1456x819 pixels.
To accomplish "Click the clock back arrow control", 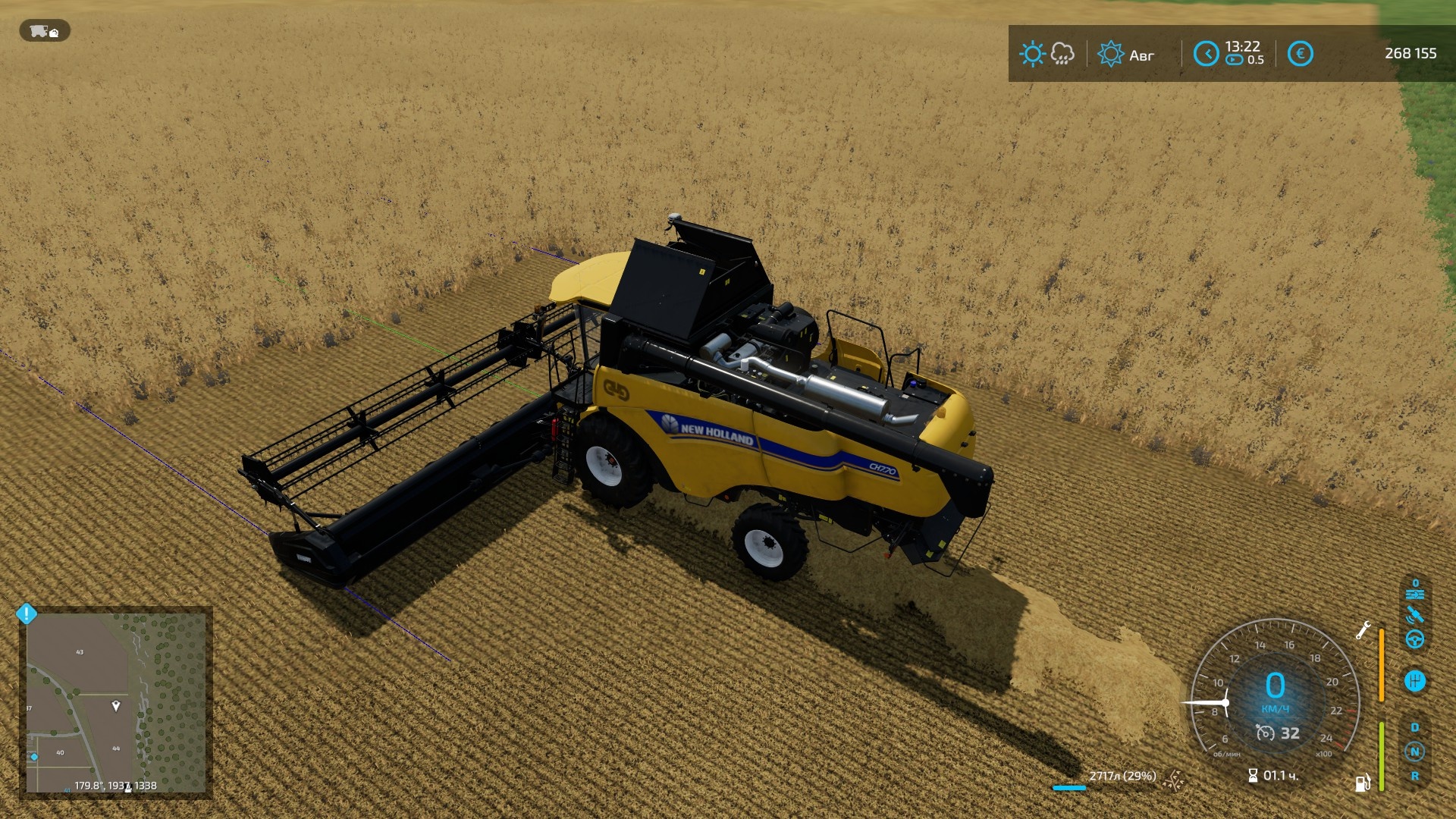I will click(x=1208, y=53).
